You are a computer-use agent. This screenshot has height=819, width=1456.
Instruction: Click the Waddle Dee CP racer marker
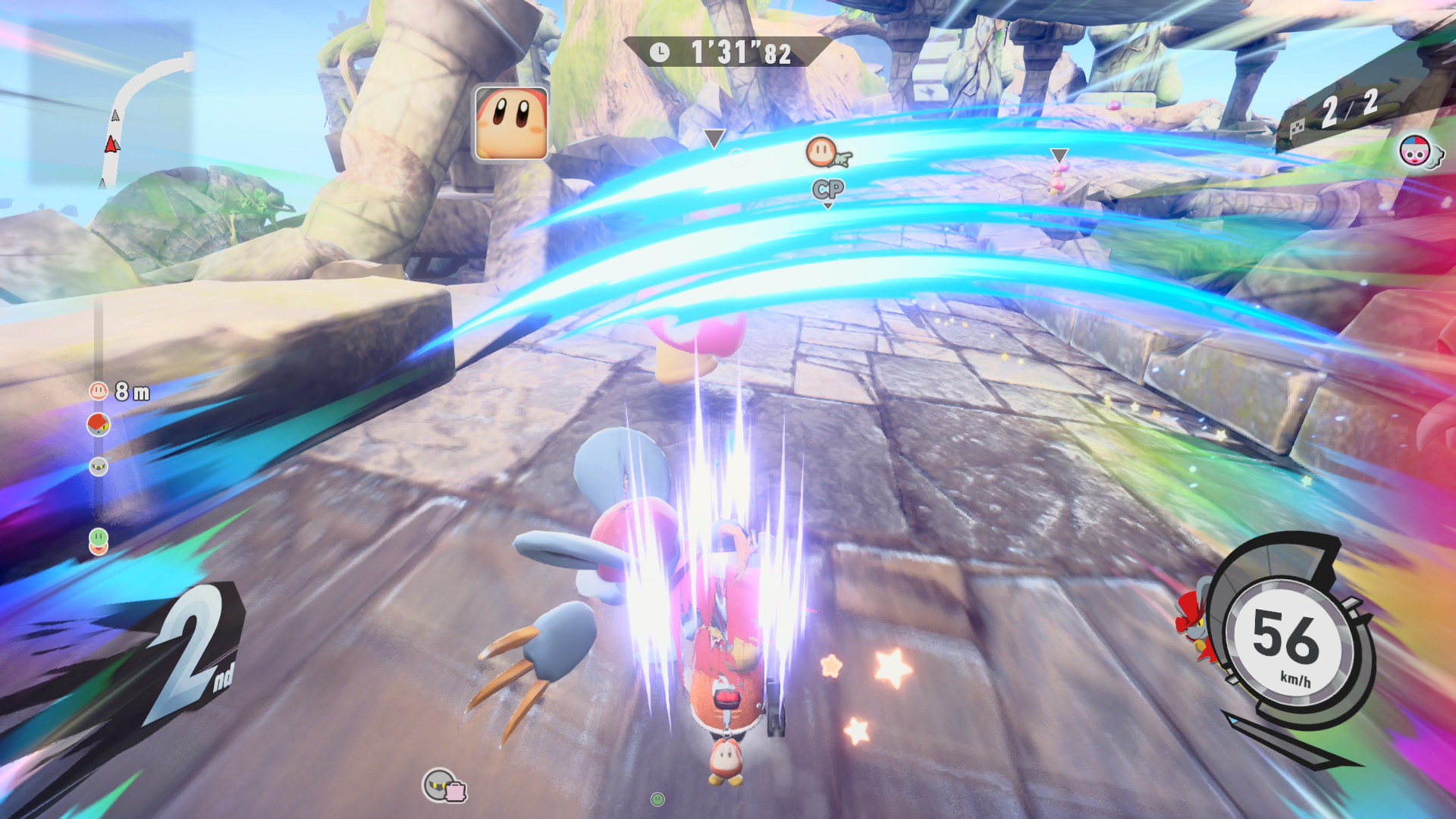(x=823, y=153)
